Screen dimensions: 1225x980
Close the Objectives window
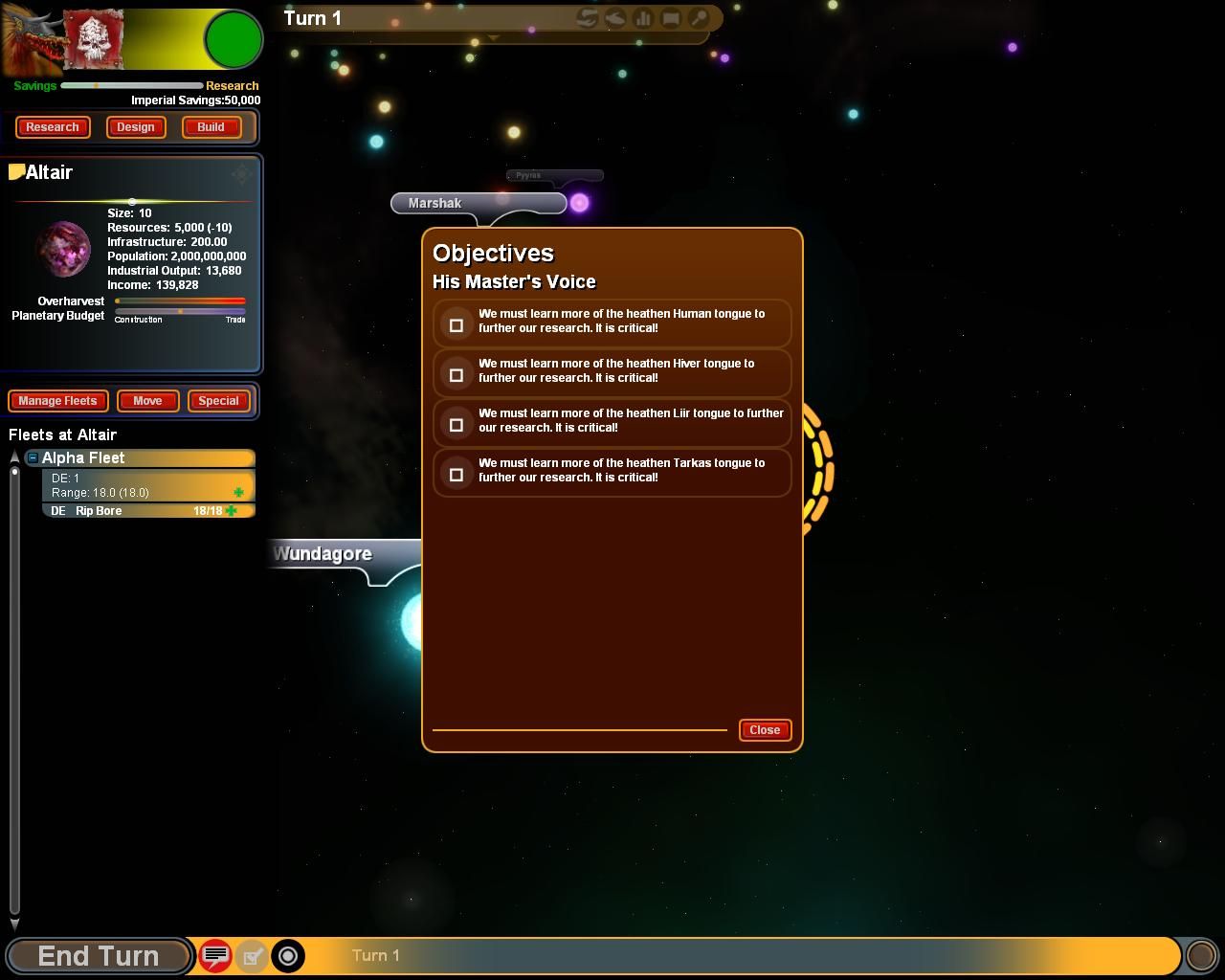click(765, 730)
